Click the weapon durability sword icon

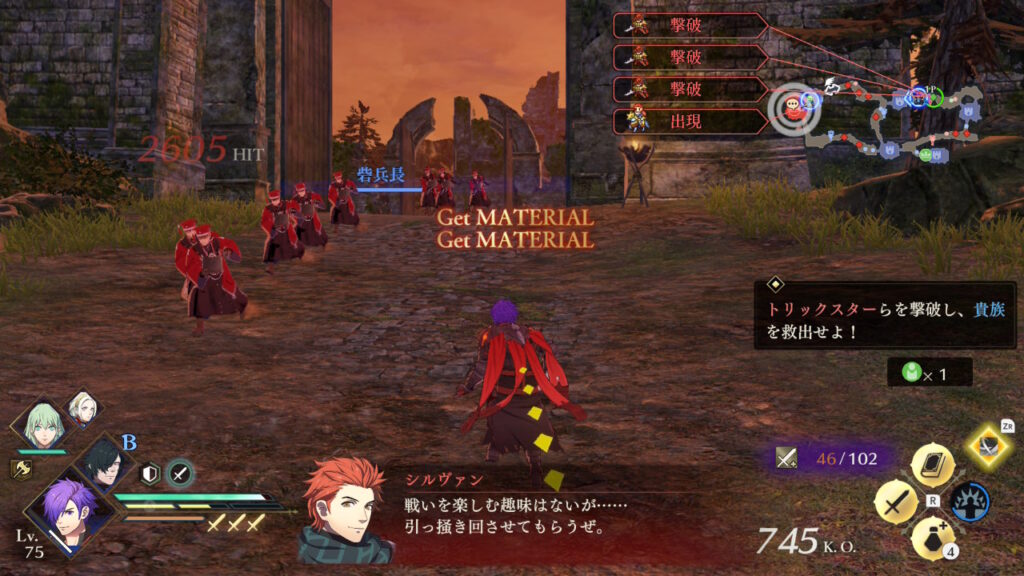(x=787, y=458)
